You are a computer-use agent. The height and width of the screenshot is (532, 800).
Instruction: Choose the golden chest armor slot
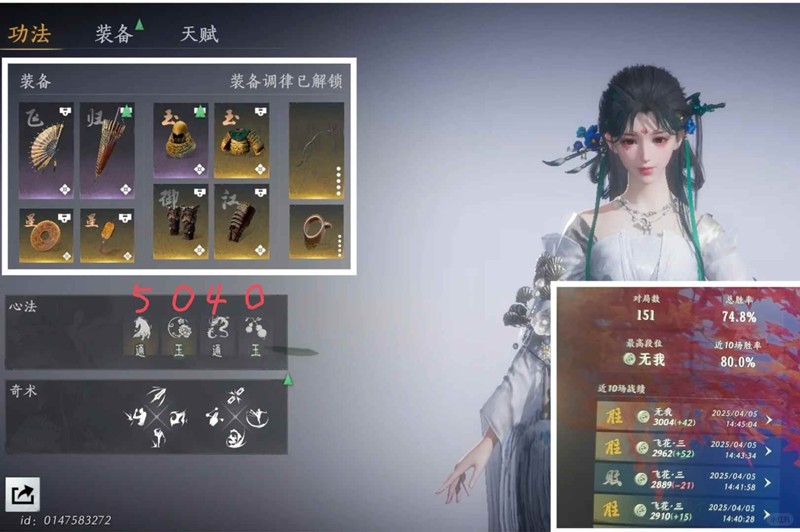(x=241, y=139)
